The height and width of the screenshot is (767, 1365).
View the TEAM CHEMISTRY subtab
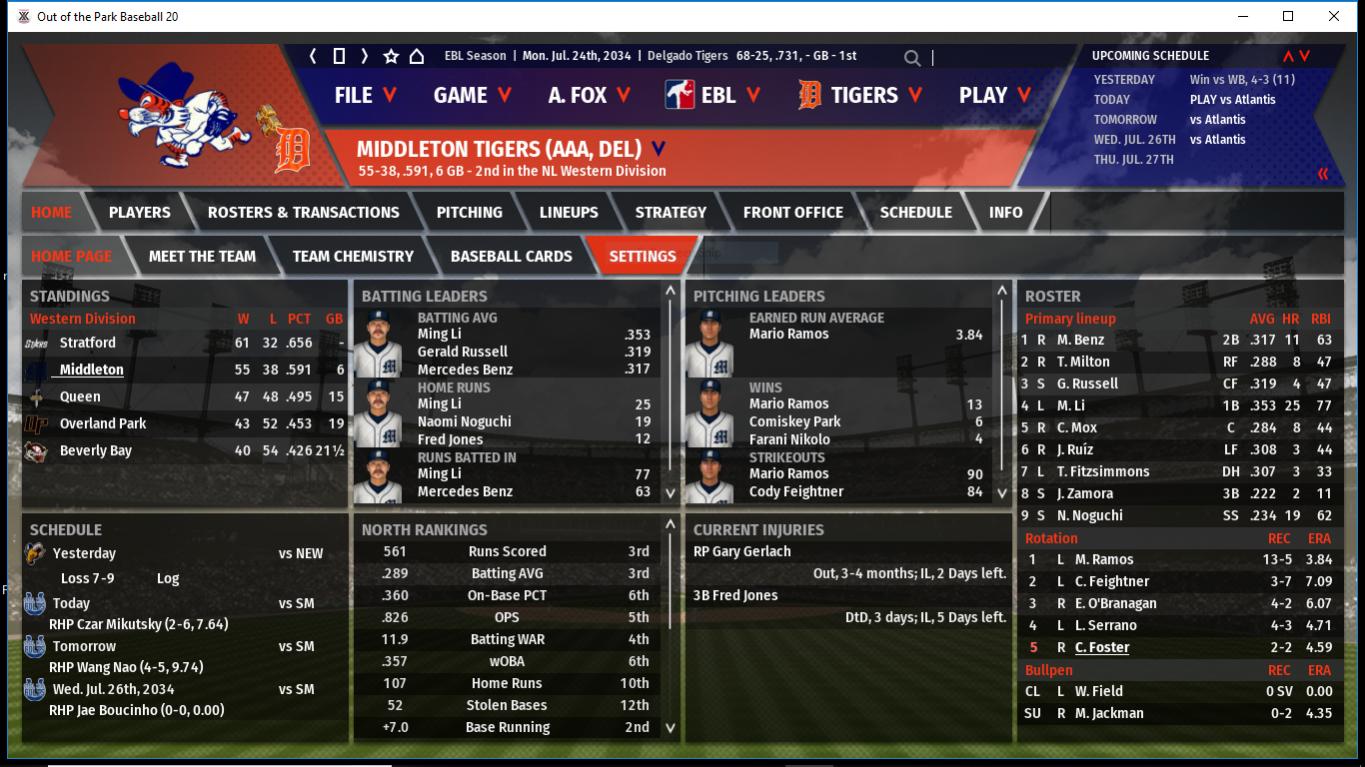coord(353,256)
